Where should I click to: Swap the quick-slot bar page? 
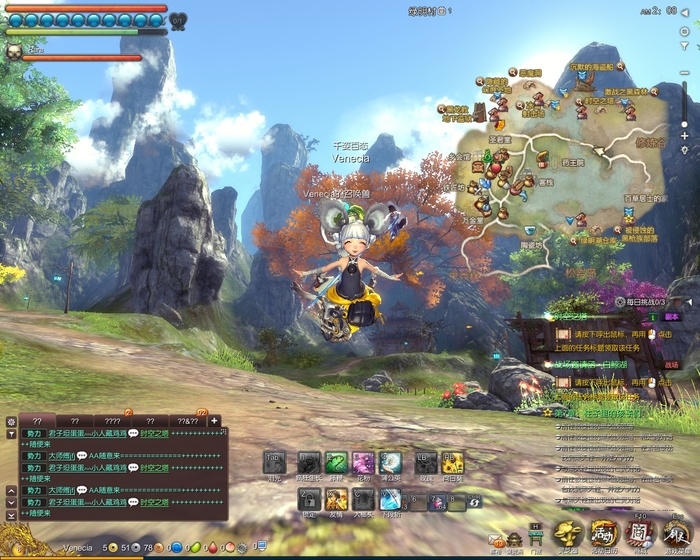click(x=474, y=500)
